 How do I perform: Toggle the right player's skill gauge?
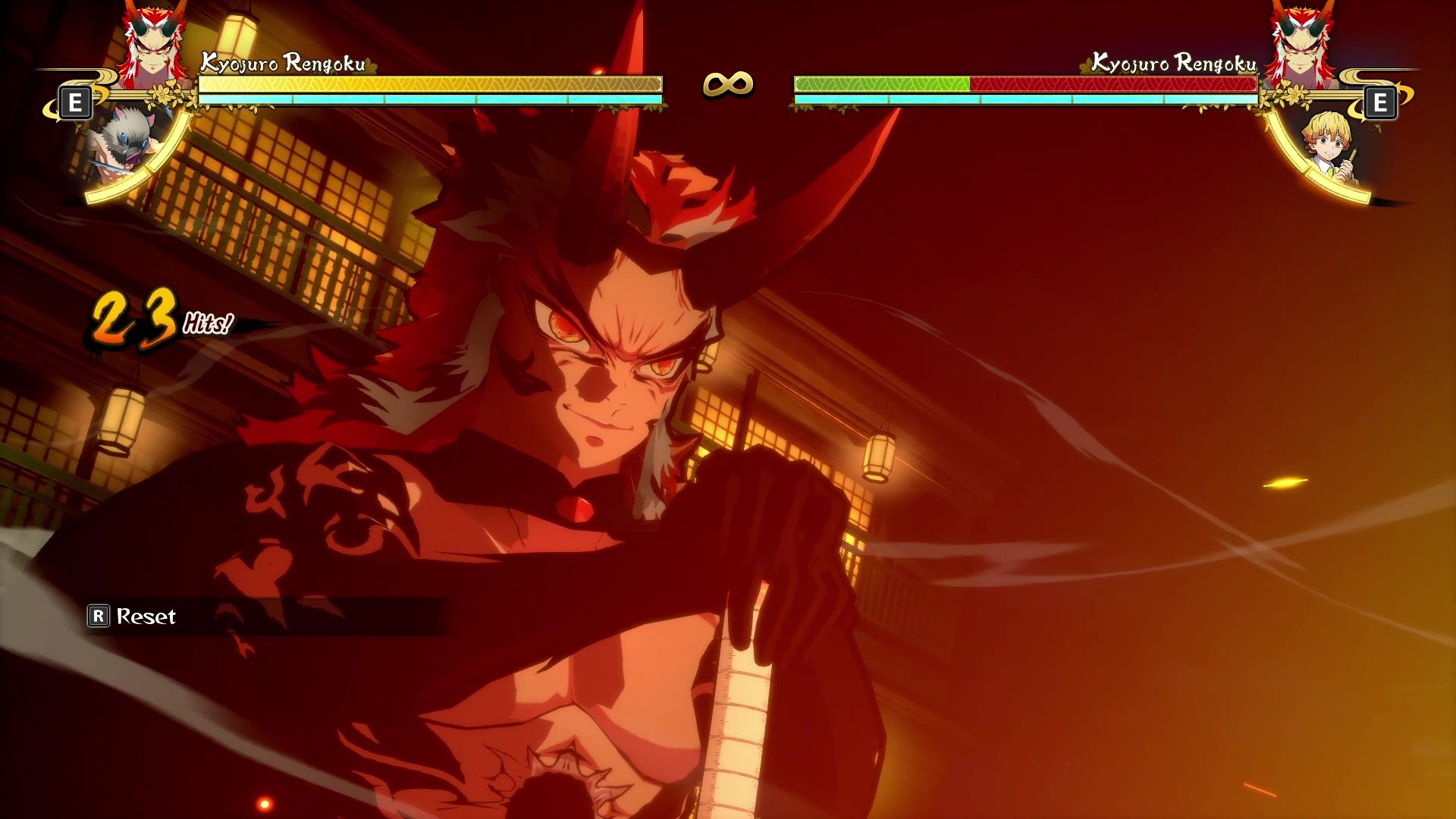click(1024, 98)
